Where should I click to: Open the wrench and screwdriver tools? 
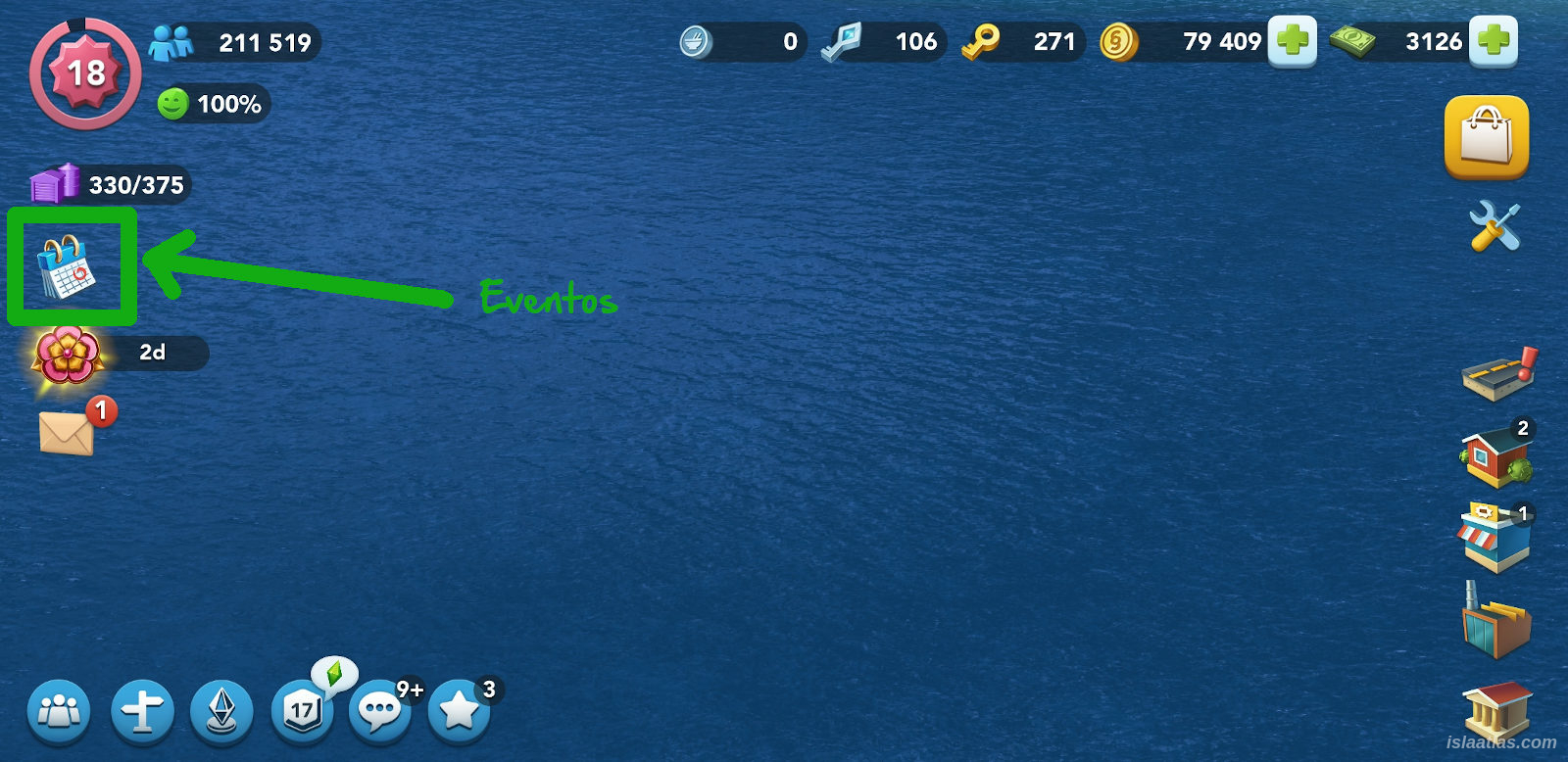[x=1494, y=226]
